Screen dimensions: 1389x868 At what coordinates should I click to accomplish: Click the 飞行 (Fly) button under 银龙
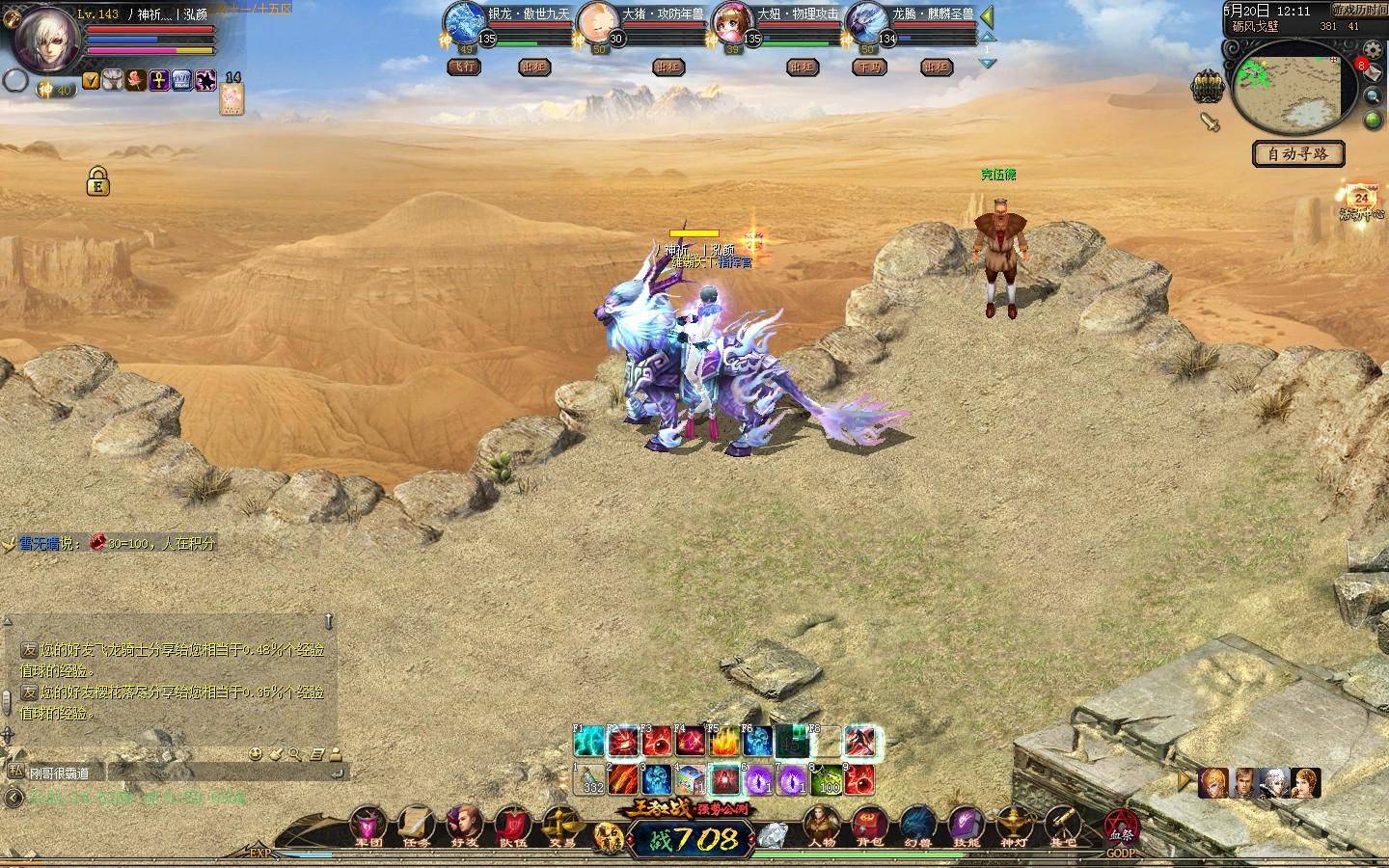tap(464, 68)
